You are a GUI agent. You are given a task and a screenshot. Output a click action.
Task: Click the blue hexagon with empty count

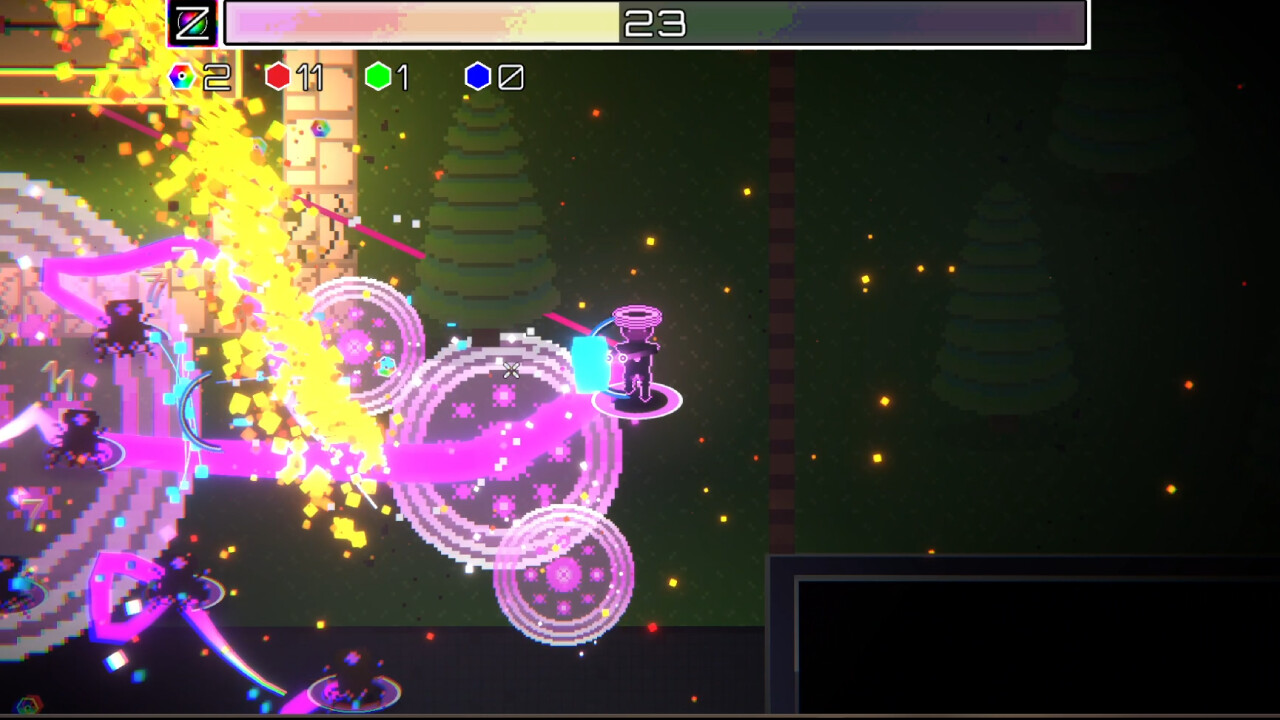[x=478, y=77]
